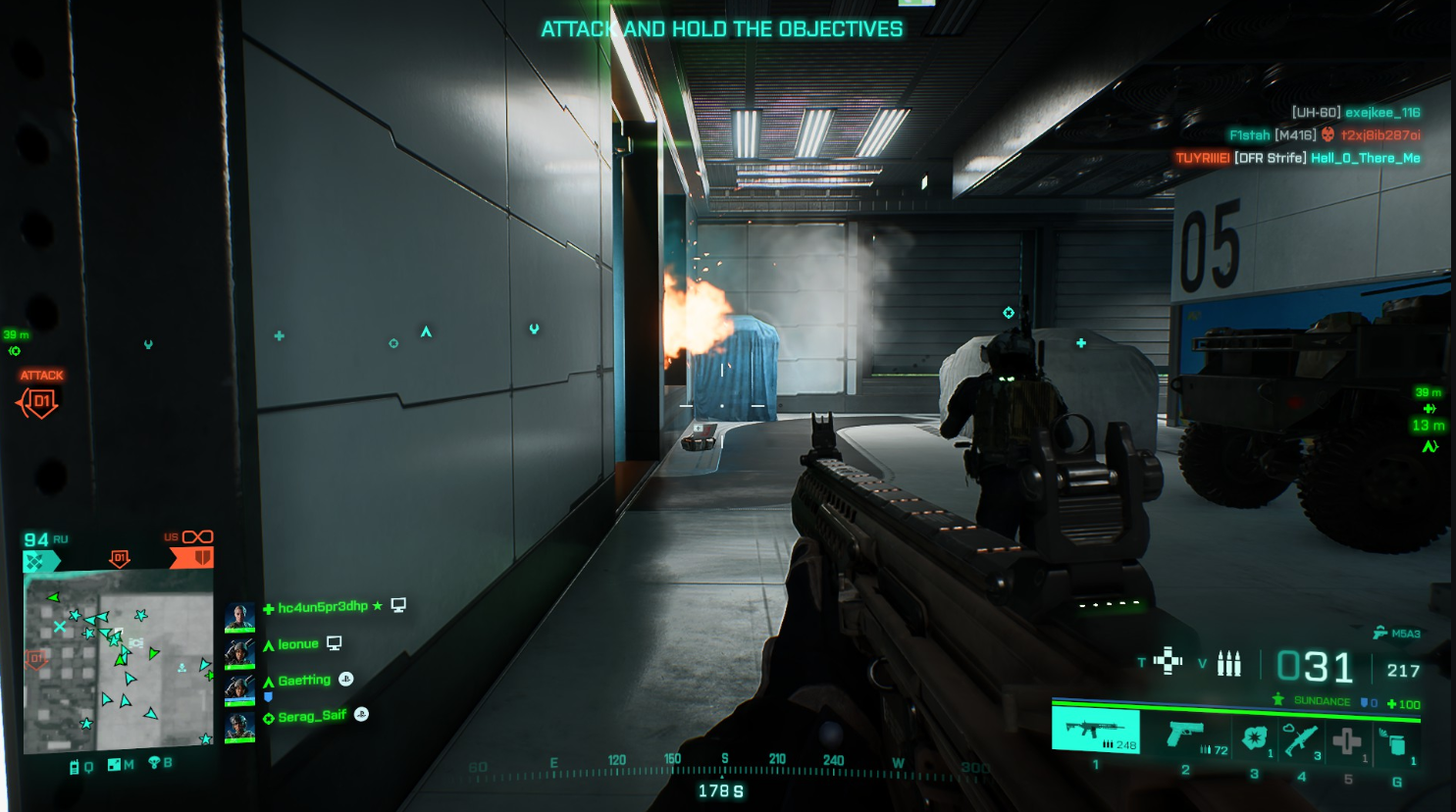Click the US team orange flag icon
The height and width of the screenshot is (812, 1456).
pos(192,557)
